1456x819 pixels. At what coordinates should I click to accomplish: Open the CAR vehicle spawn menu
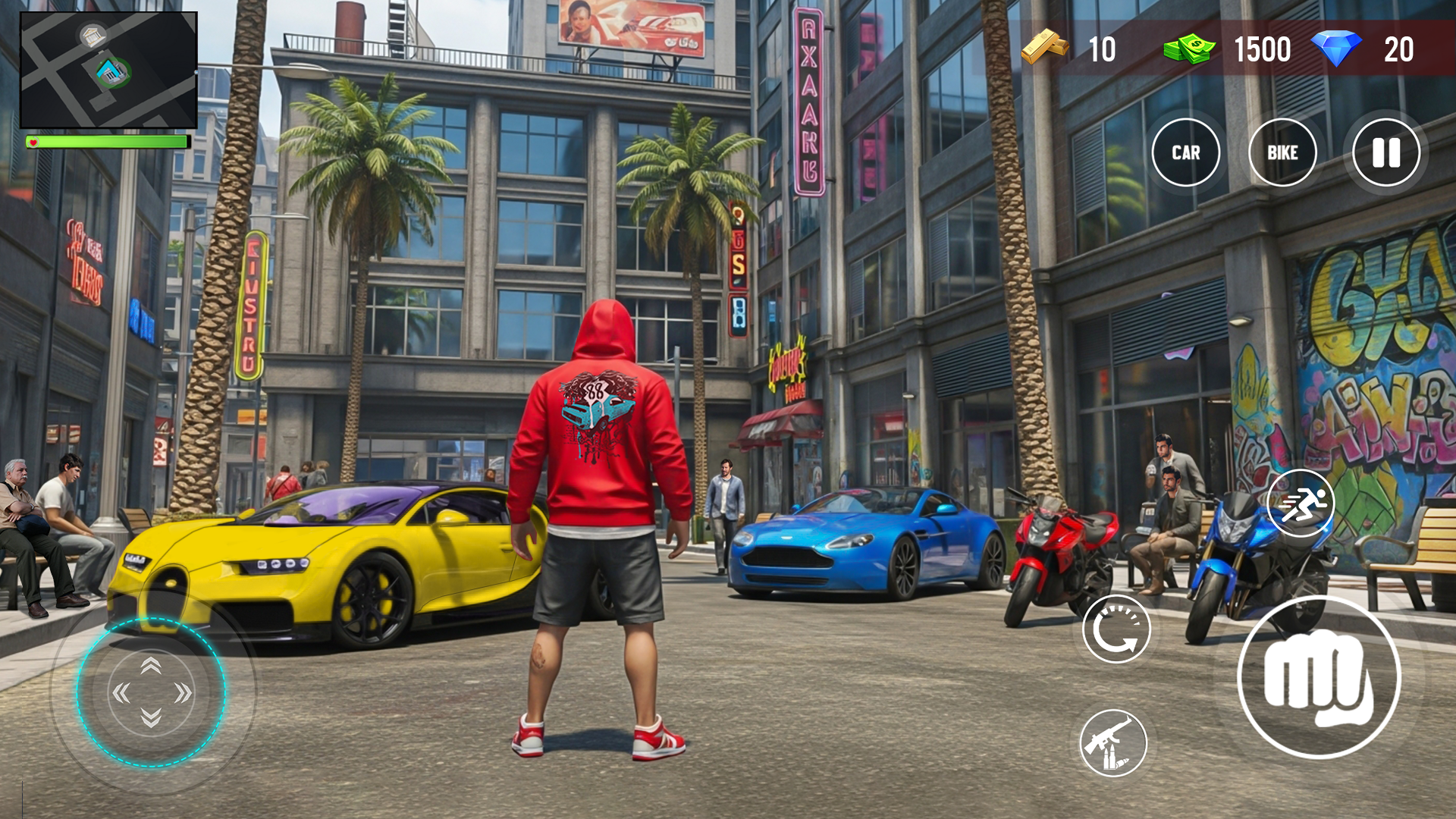pyautogui.click(x=1187, y=152)
